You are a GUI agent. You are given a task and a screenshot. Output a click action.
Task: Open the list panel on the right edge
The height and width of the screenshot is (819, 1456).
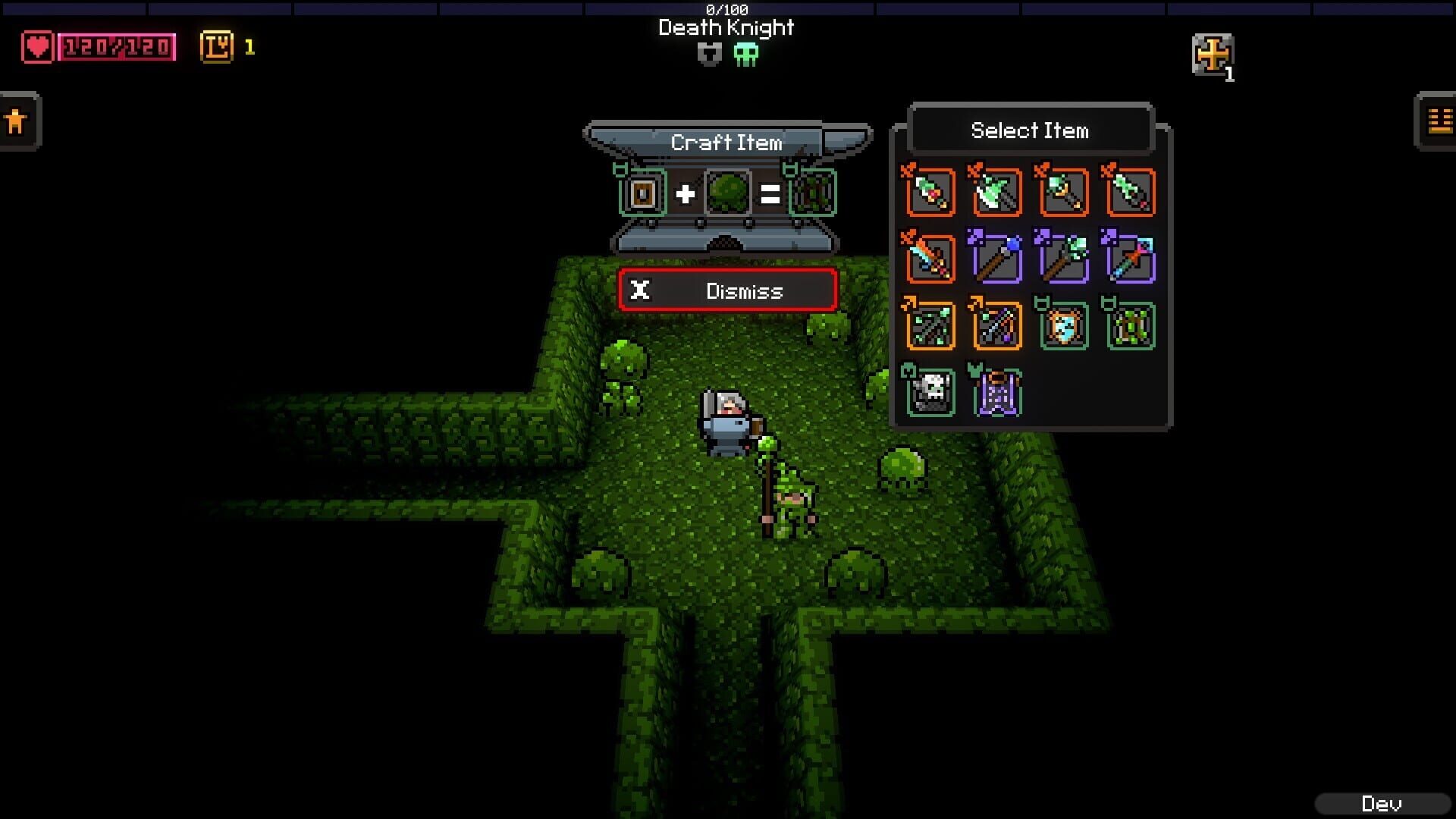[1439, 121]
